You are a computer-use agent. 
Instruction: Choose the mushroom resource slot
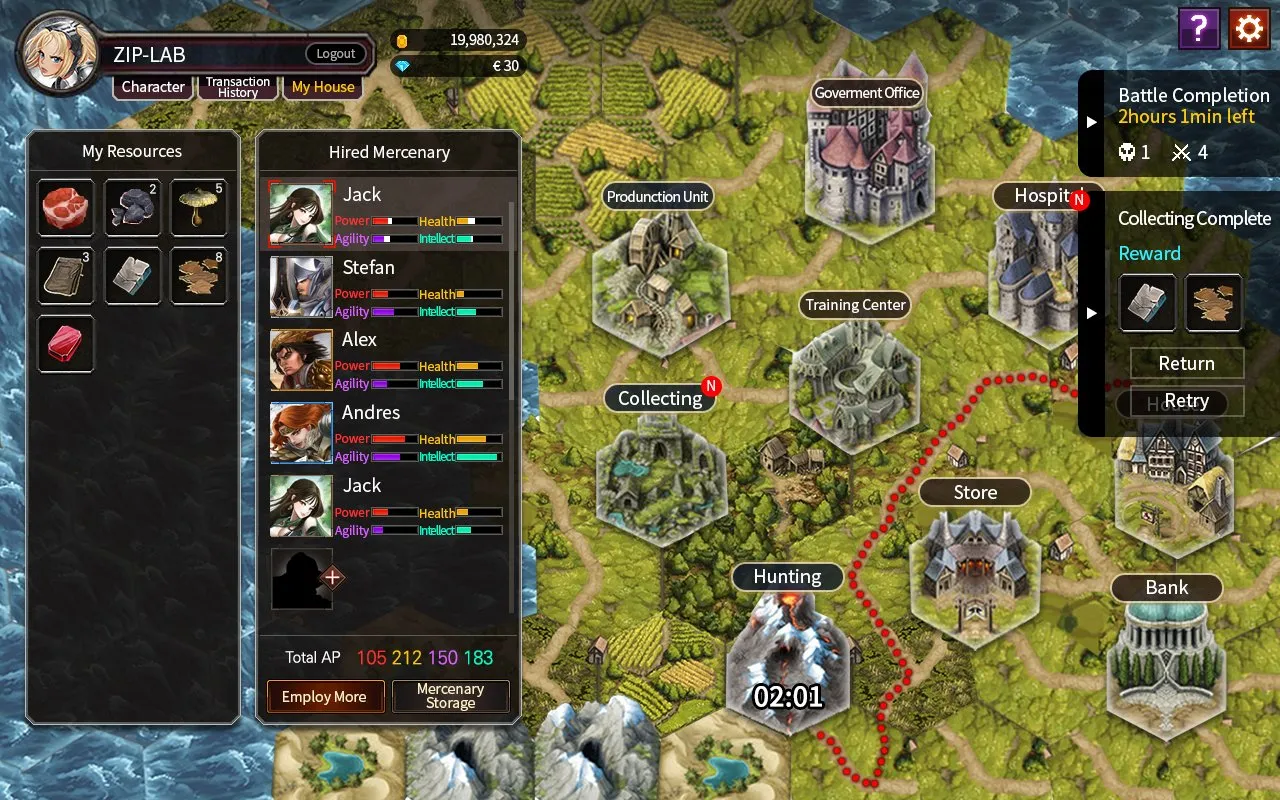tap(199, 208)
